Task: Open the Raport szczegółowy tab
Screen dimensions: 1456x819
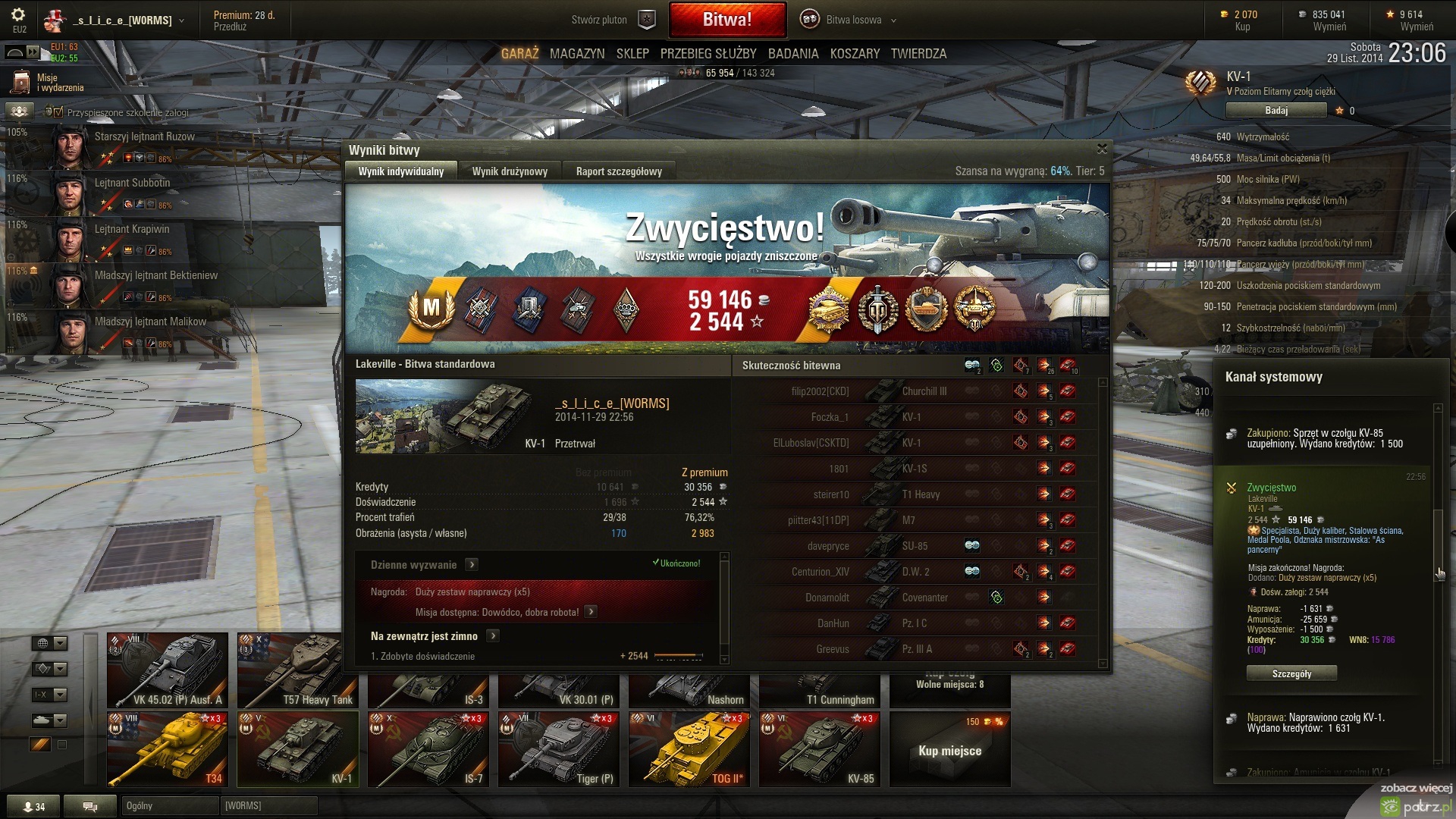Action: [619, 171]
